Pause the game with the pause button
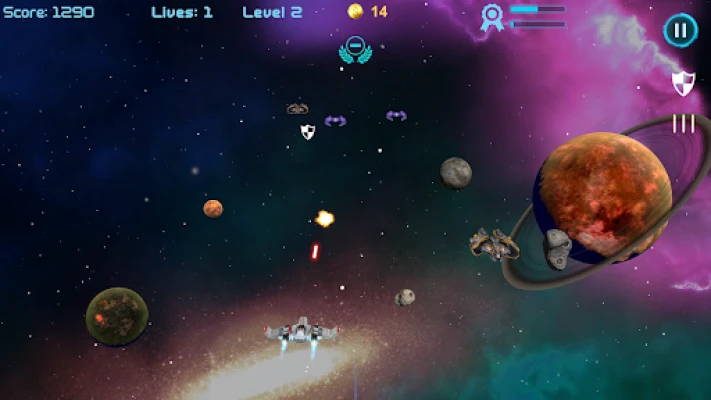711x400 pixels. [680, 30]
